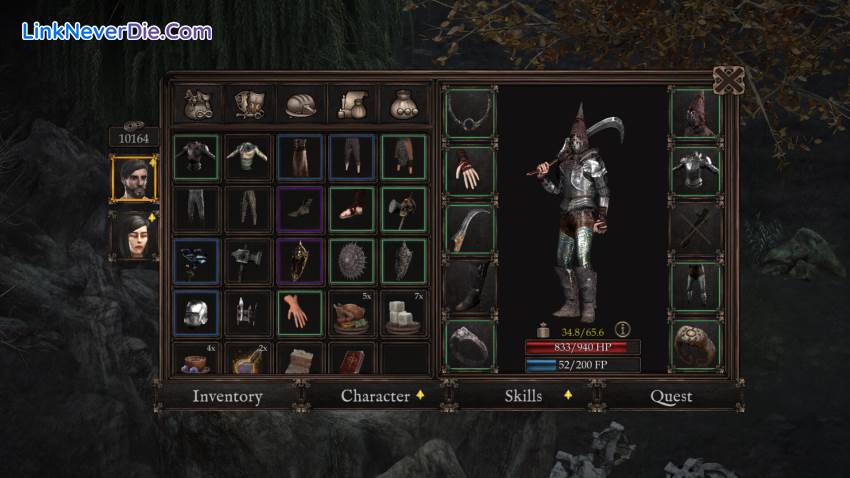The image size is (850, 478).
Task: Pick the sugar cubes stack
Action: pos(404,313)
